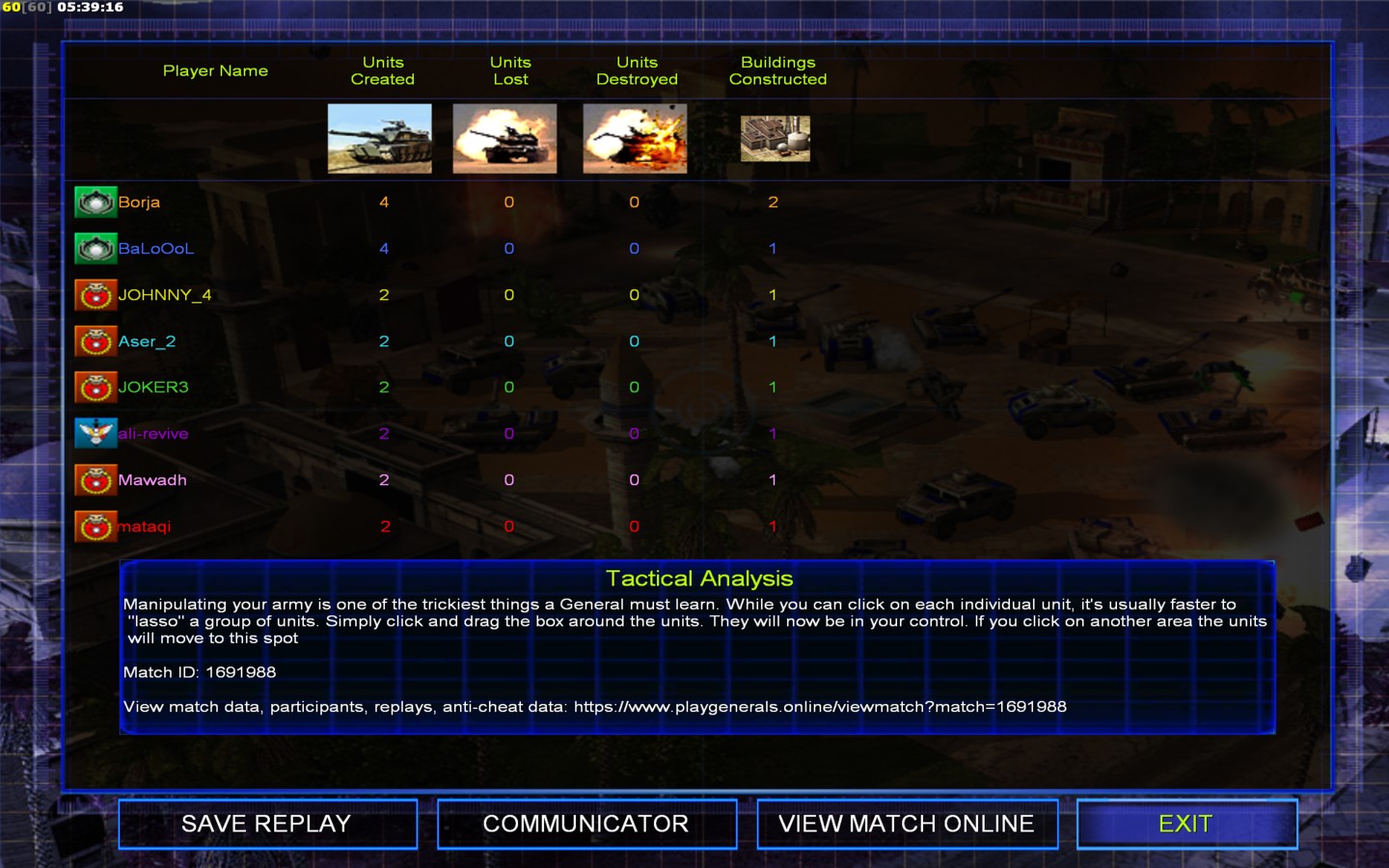Click View Match Online button
Screen dimensions: 1389x868
[907, 824]
